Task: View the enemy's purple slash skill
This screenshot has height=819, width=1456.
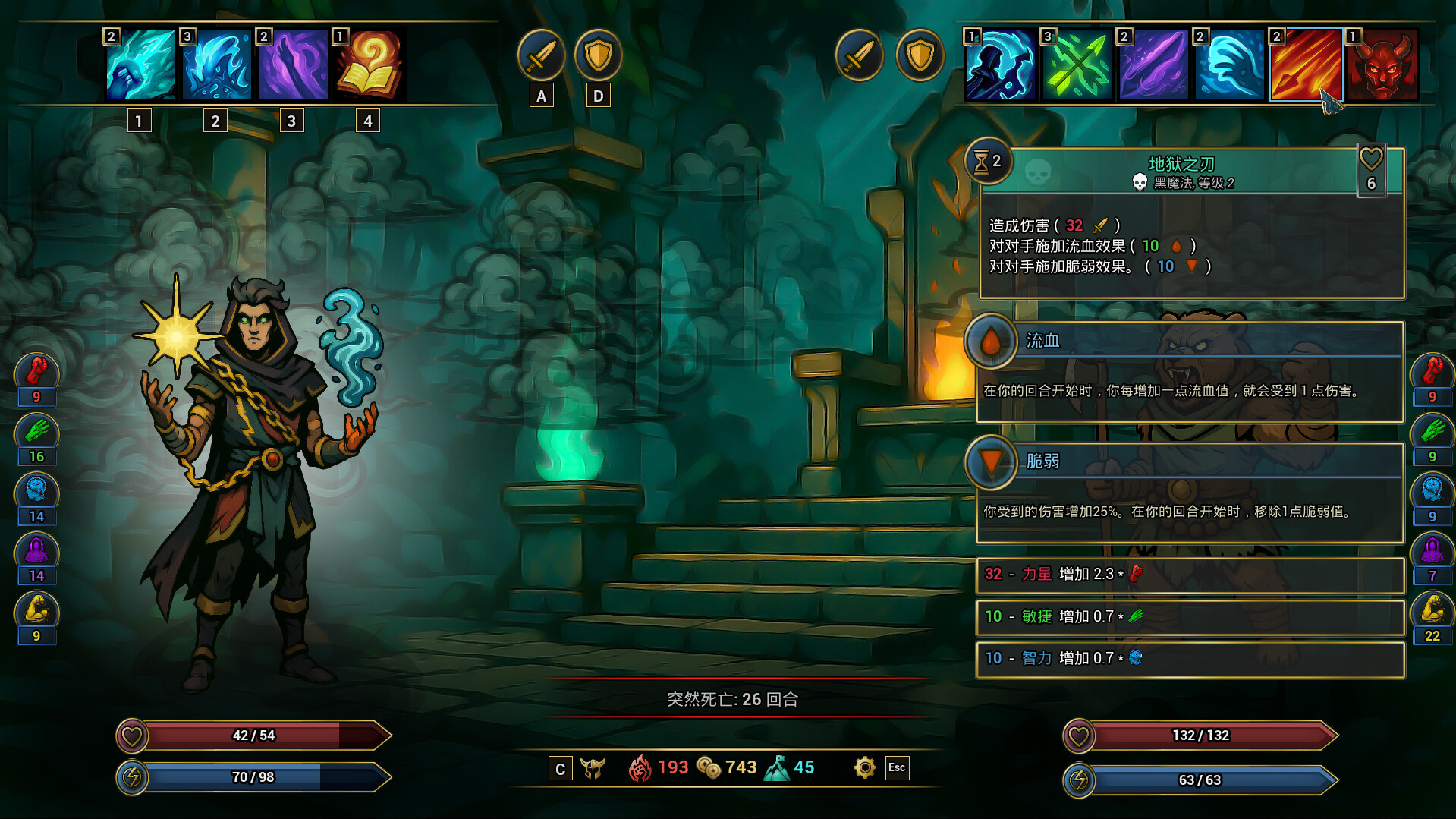Action: [1153, 65]
